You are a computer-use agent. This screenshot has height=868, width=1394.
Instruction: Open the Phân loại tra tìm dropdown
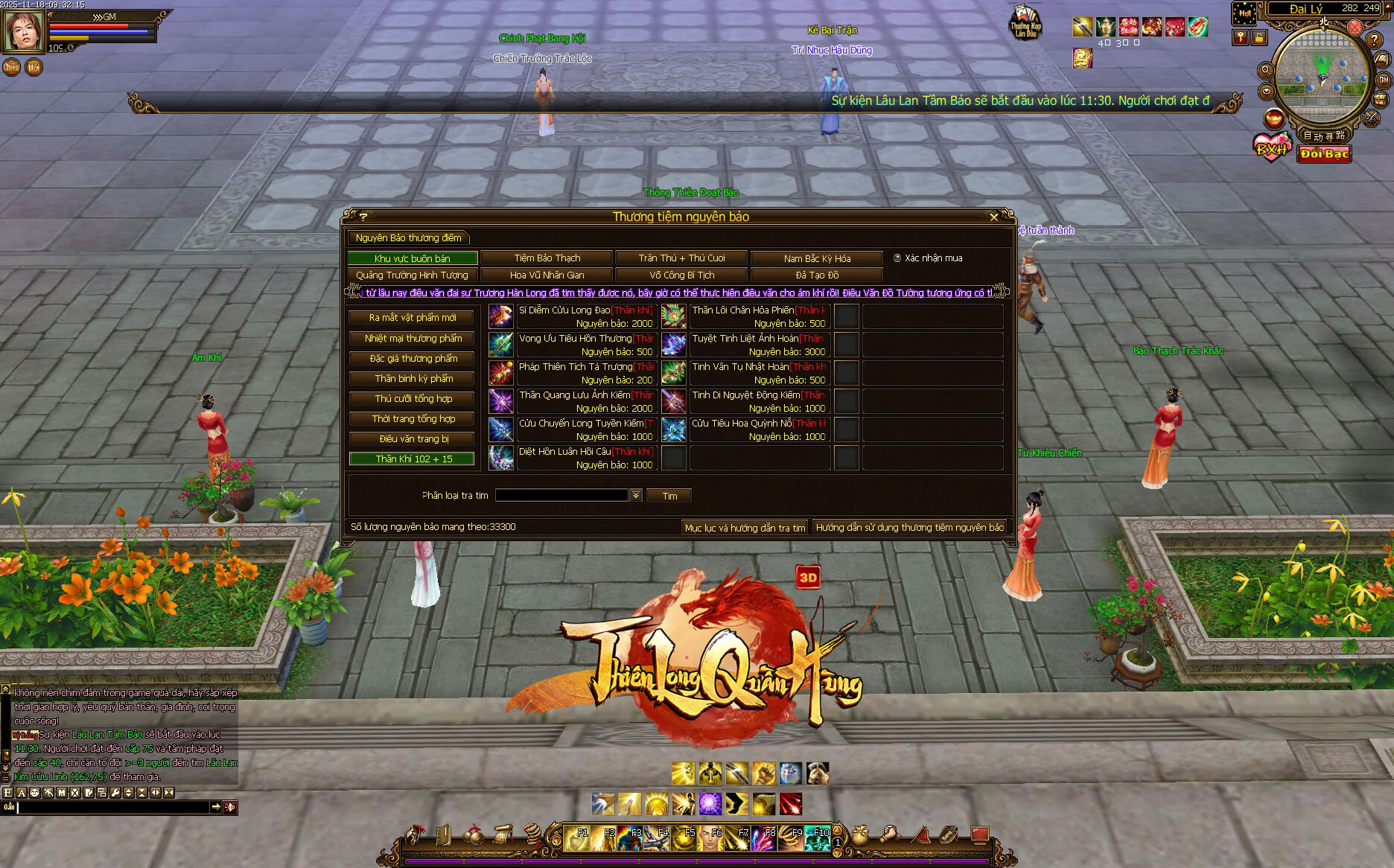click(x=636, y=496)
